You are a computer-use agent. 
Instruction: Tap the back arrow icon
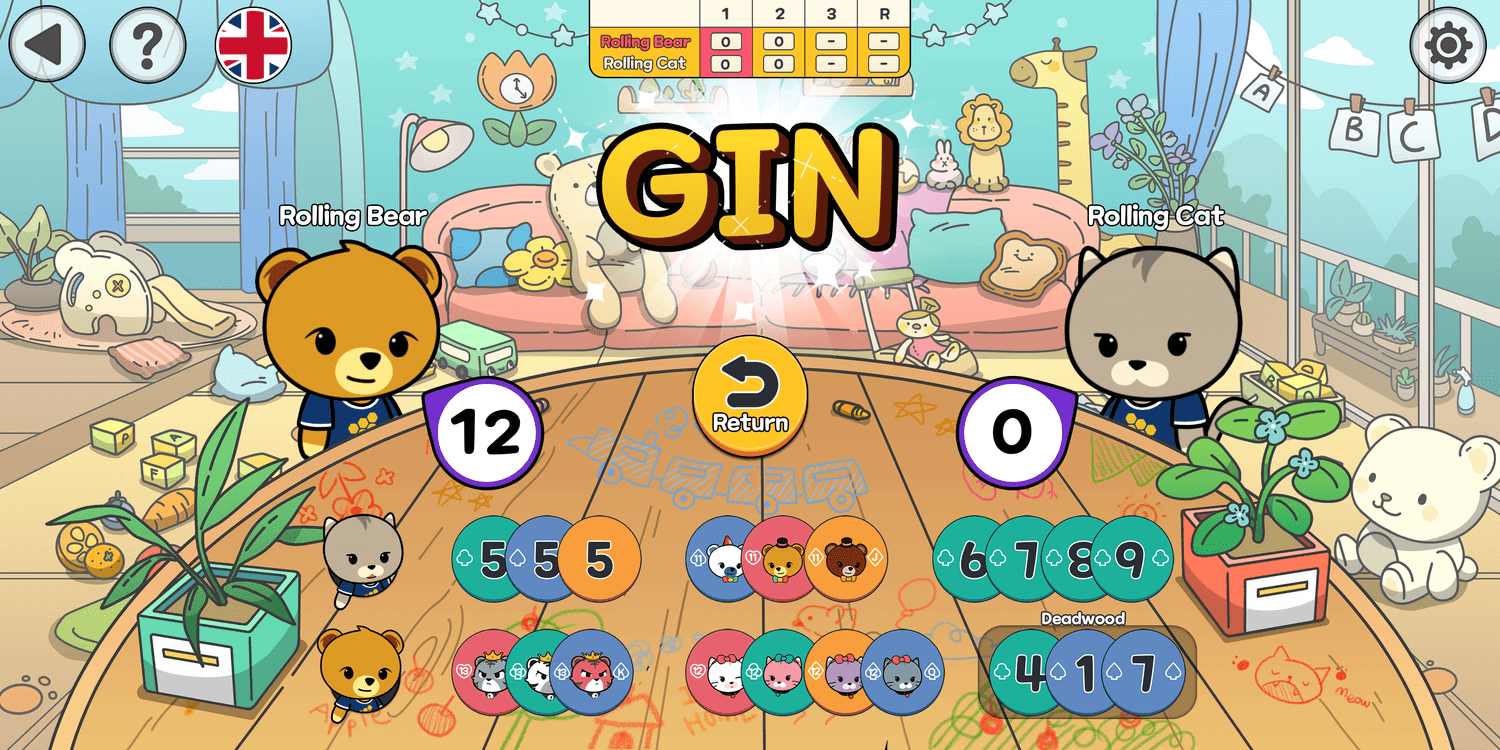click(45, 44)
